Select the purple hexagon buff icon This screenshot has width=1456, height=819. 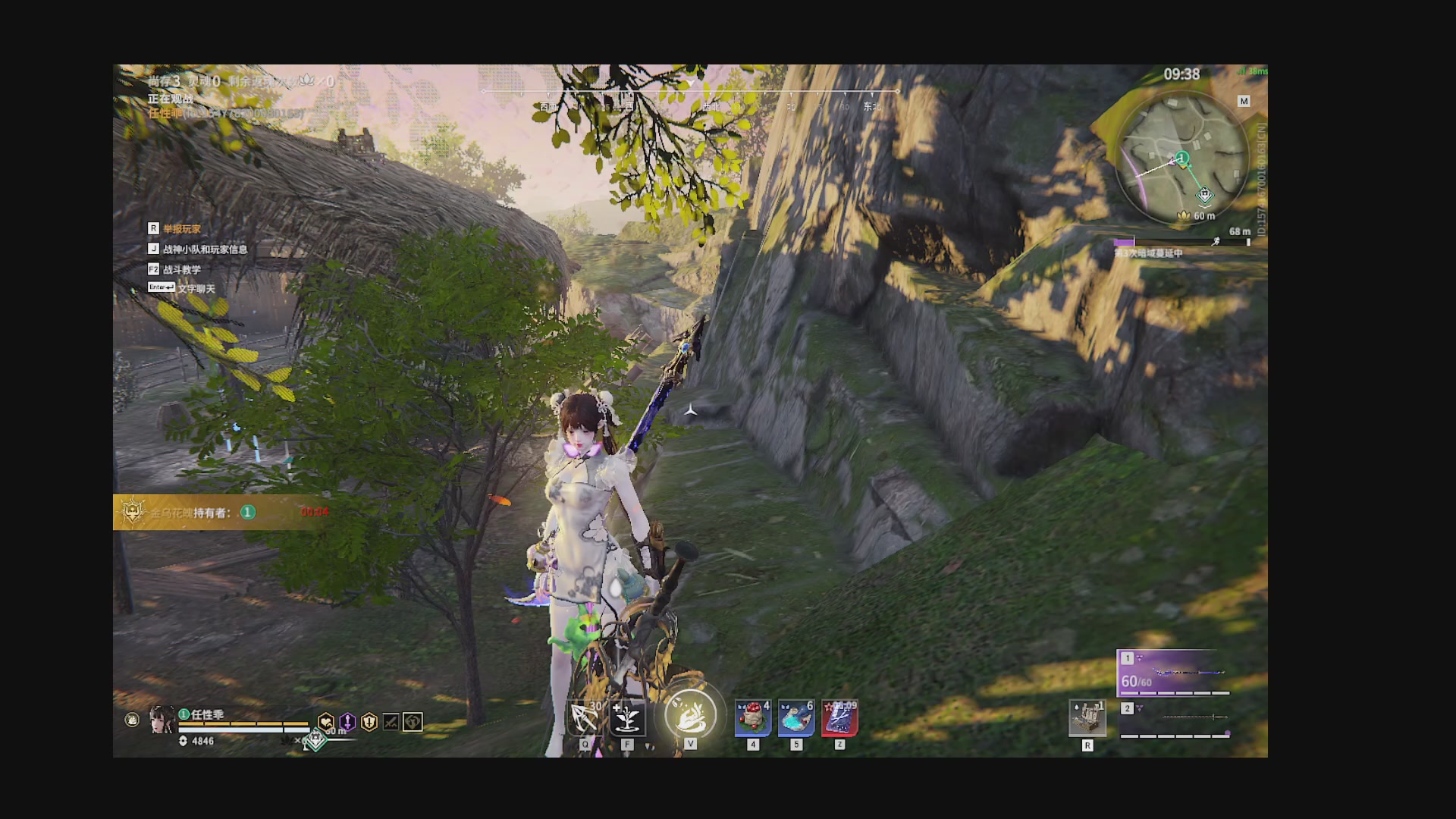point(347,722)
